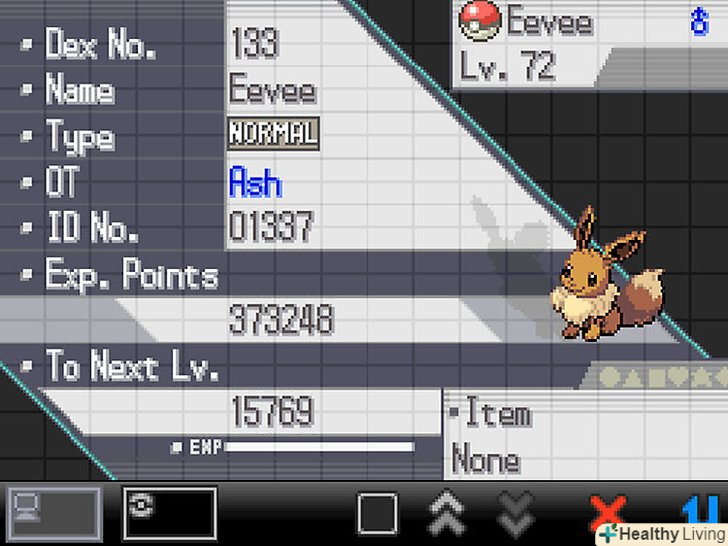
Task: Go to previous Pokémon with the up arrows
Action: click(x=447, y=515)
